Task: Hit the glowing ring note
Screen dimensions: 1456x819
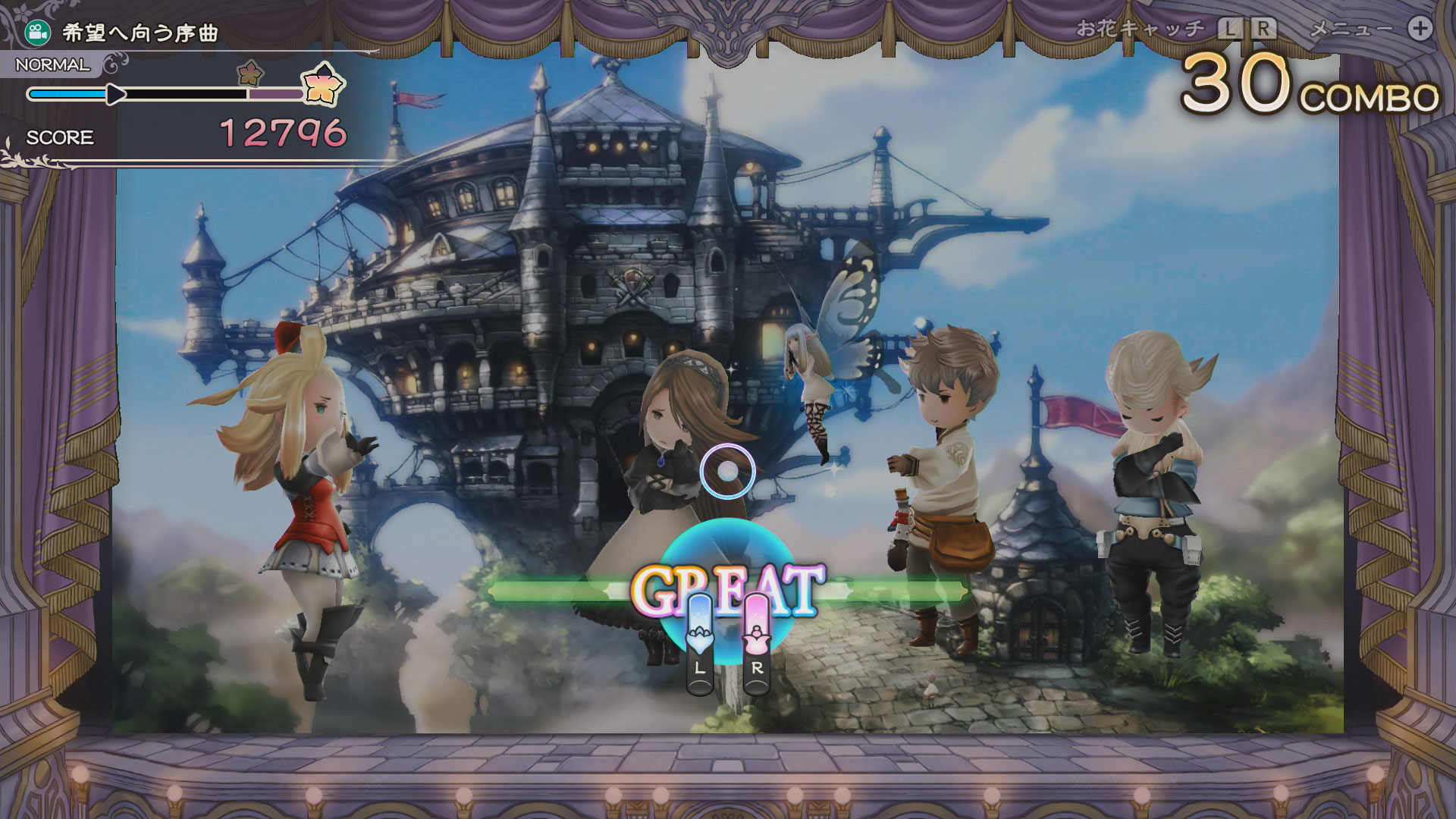Action: tap(727, 472)
